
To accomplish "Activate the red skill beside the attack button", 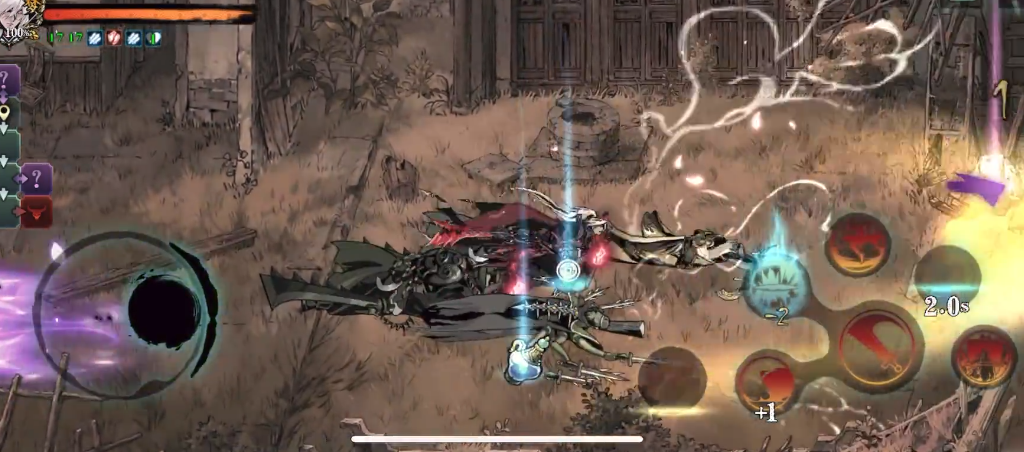I will click(x=984, y=357).
